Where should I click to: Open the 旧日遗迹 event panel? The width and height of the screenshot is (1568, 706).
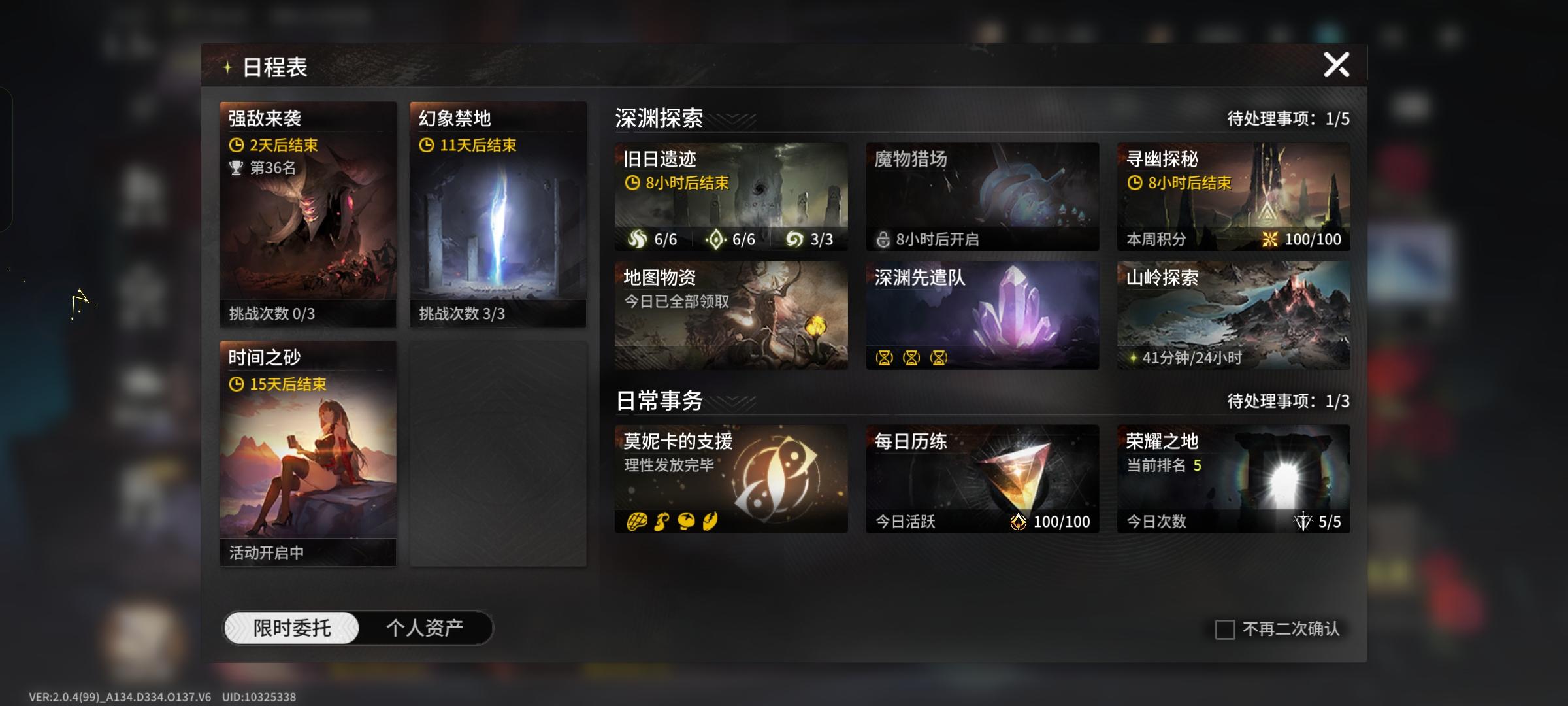click(x=730, y=196)
